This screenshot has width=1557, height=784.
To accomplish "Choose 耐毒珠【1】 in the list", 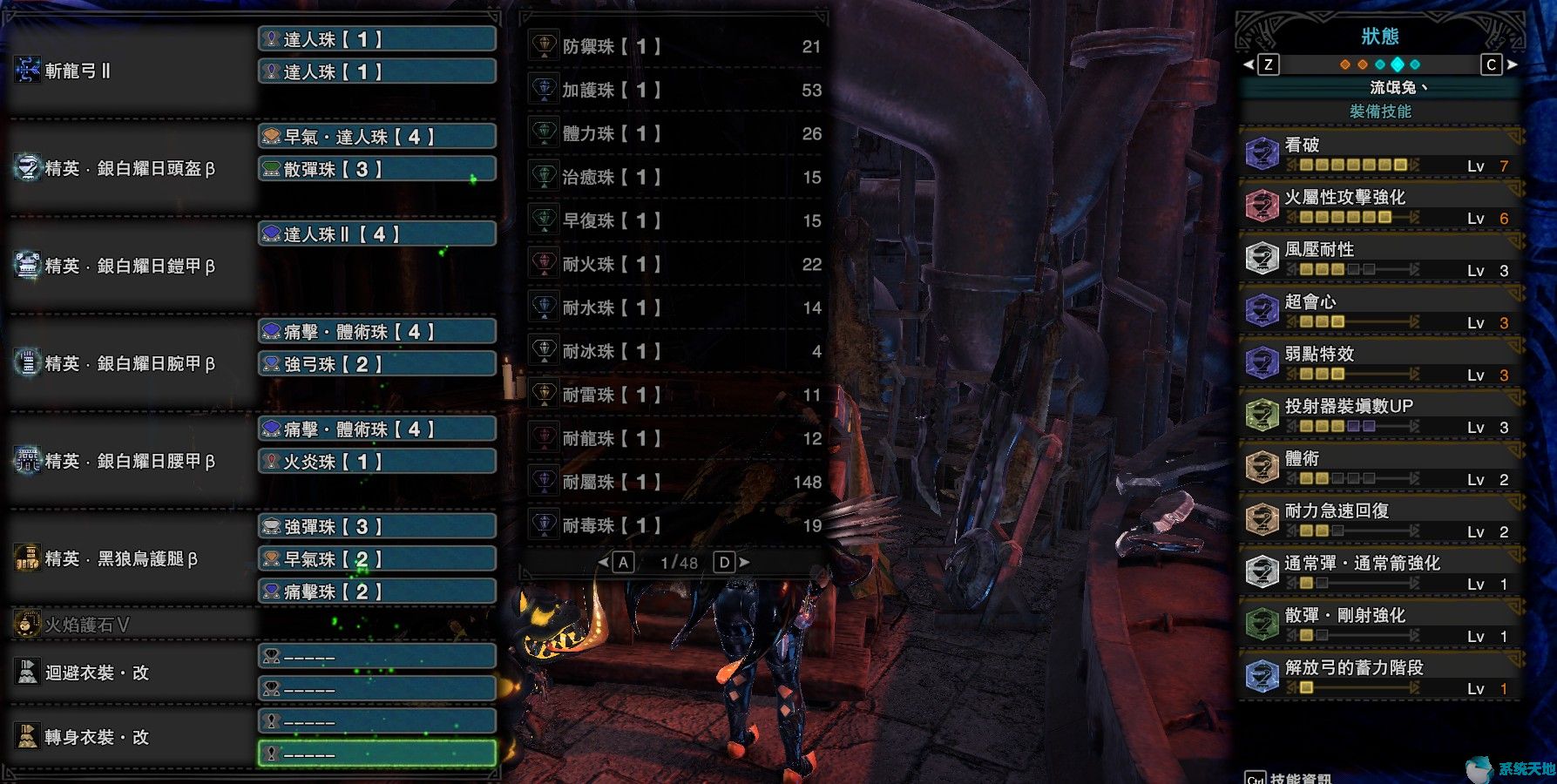I will pyautogui.click(x=675, y=525).
